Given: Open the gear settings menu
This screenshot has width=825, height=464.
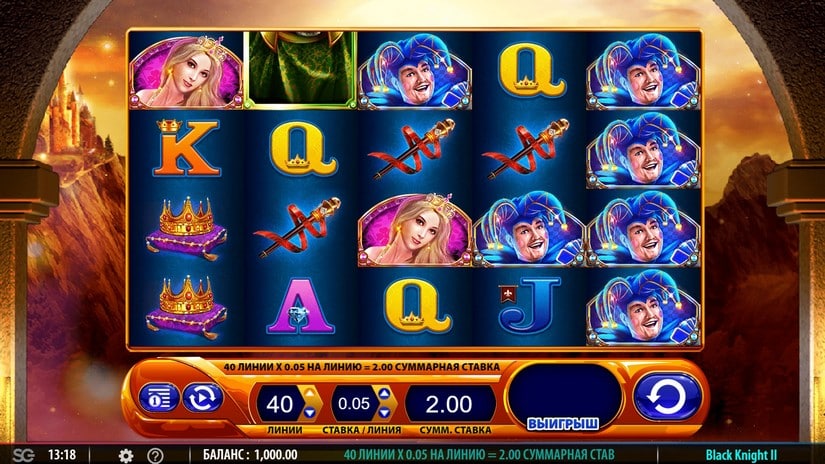Looking at the screenshot, I should click(126, 455).
